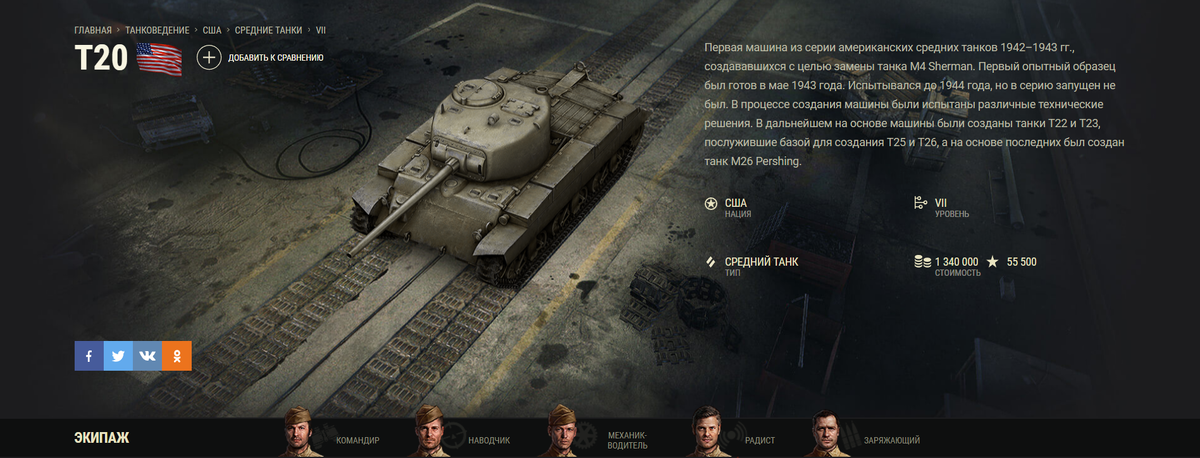This screenshot has height=458, width=1200.
Task: Open the Танковедение breadcrumb link
Action: pyautogui.click(x=158, y=30)
